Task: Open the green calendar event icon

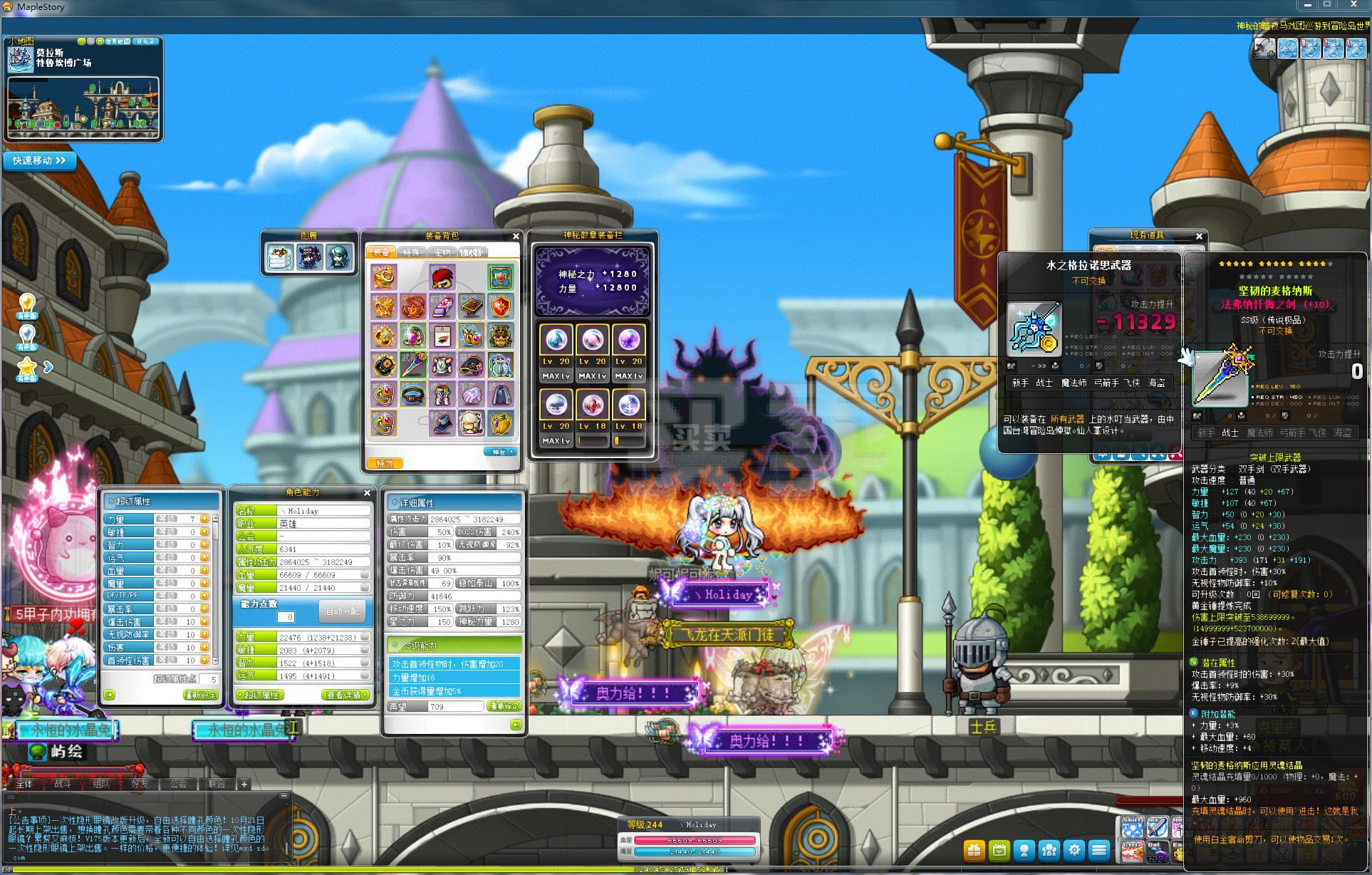Action: tap(999, 849)
